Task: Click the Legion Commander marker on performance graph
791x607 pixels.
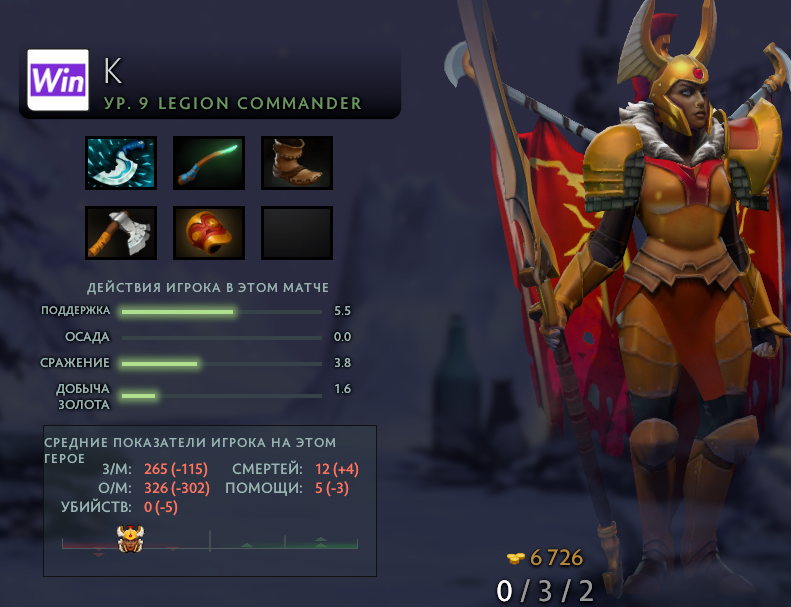Action: pyautogui.click(x=132, y=541)
